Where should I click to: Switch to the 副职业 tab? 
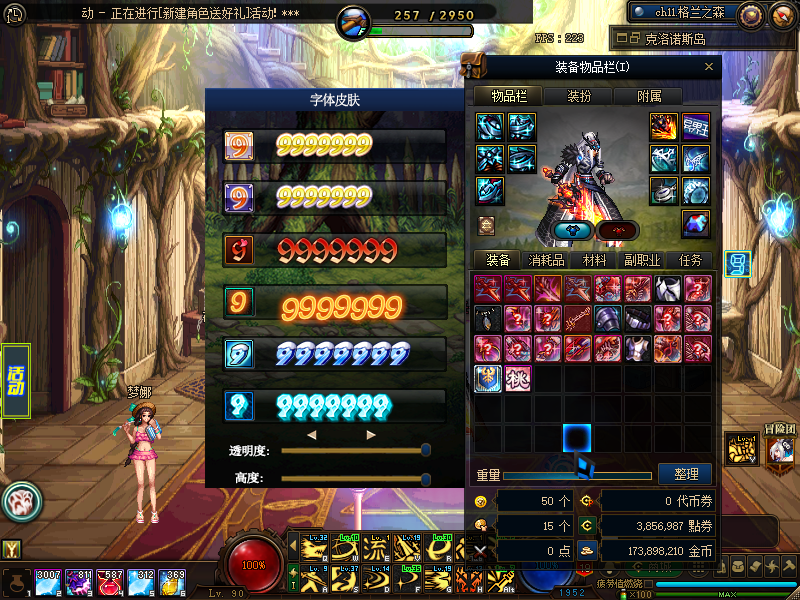coord(641,260)
